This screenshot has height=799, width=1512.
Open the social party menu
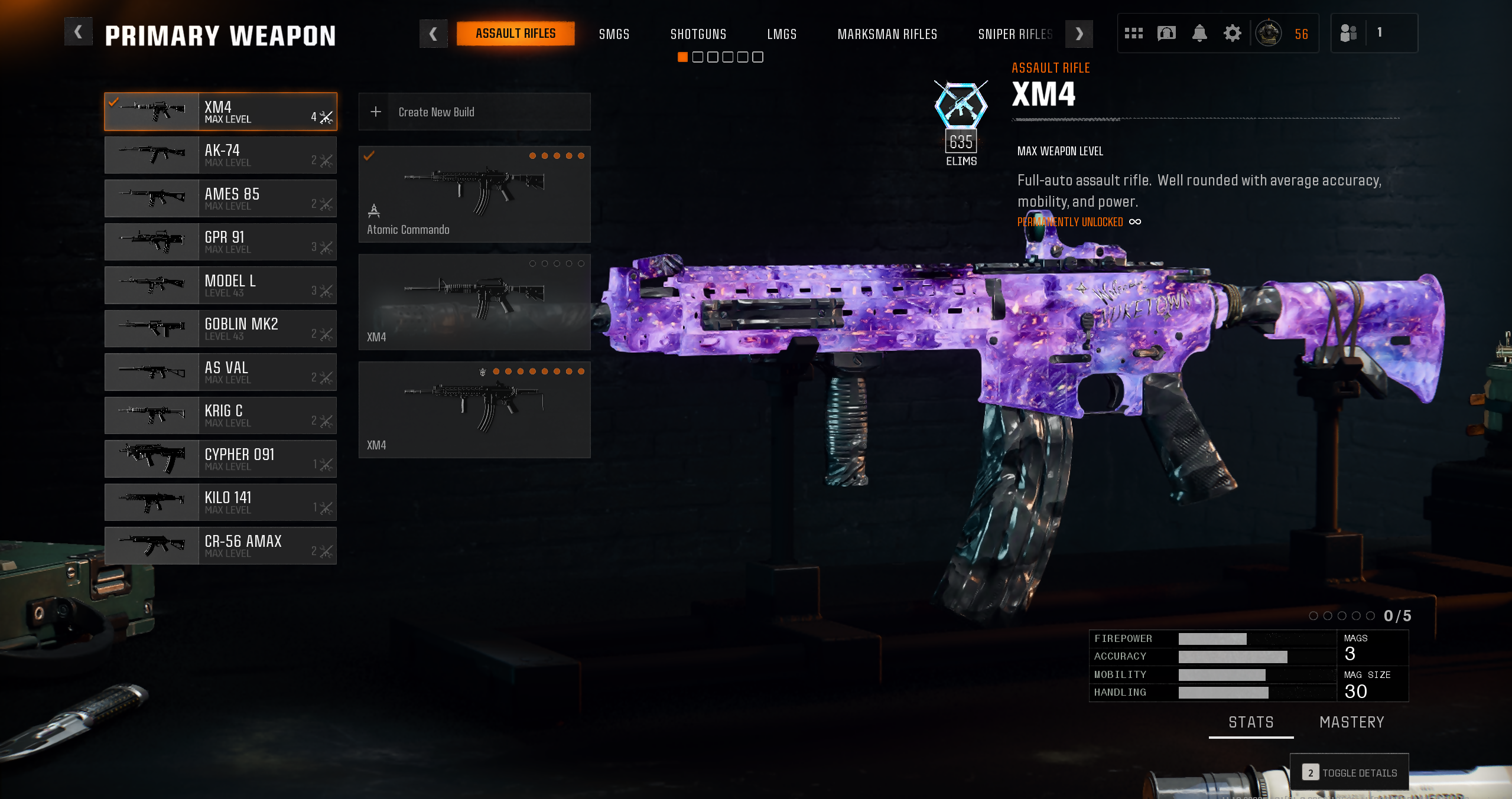point(1348,33)
